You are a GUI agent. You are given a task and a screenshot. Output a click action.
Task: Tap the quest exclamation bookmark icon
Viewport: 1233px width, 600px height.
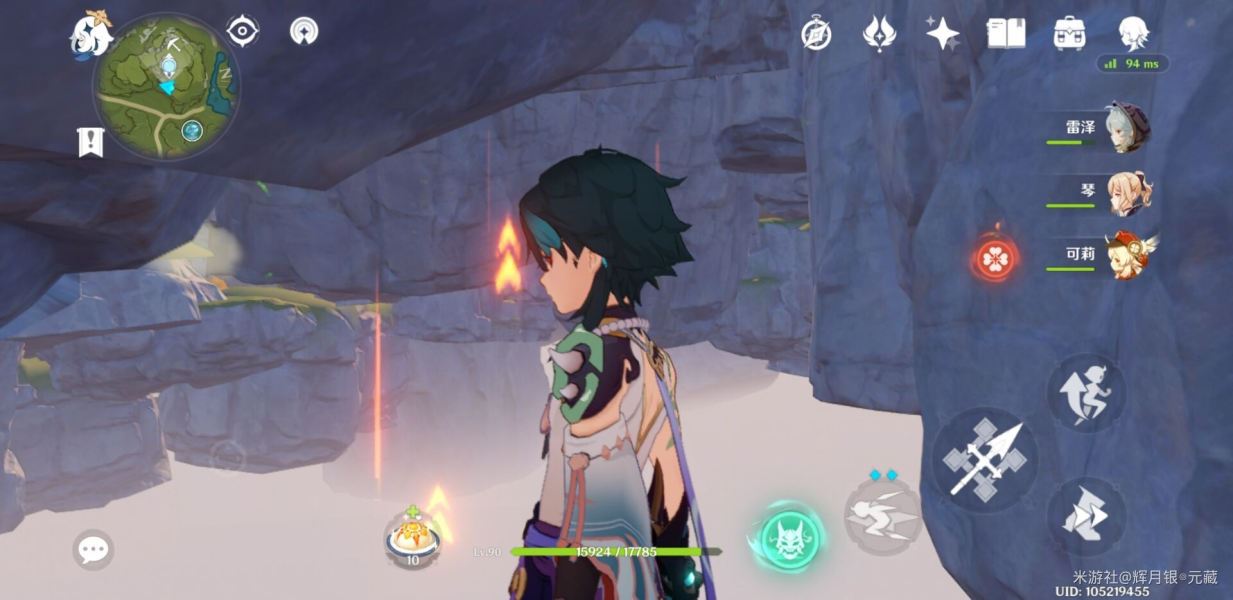pyautogui.click(x=91, y=142)
